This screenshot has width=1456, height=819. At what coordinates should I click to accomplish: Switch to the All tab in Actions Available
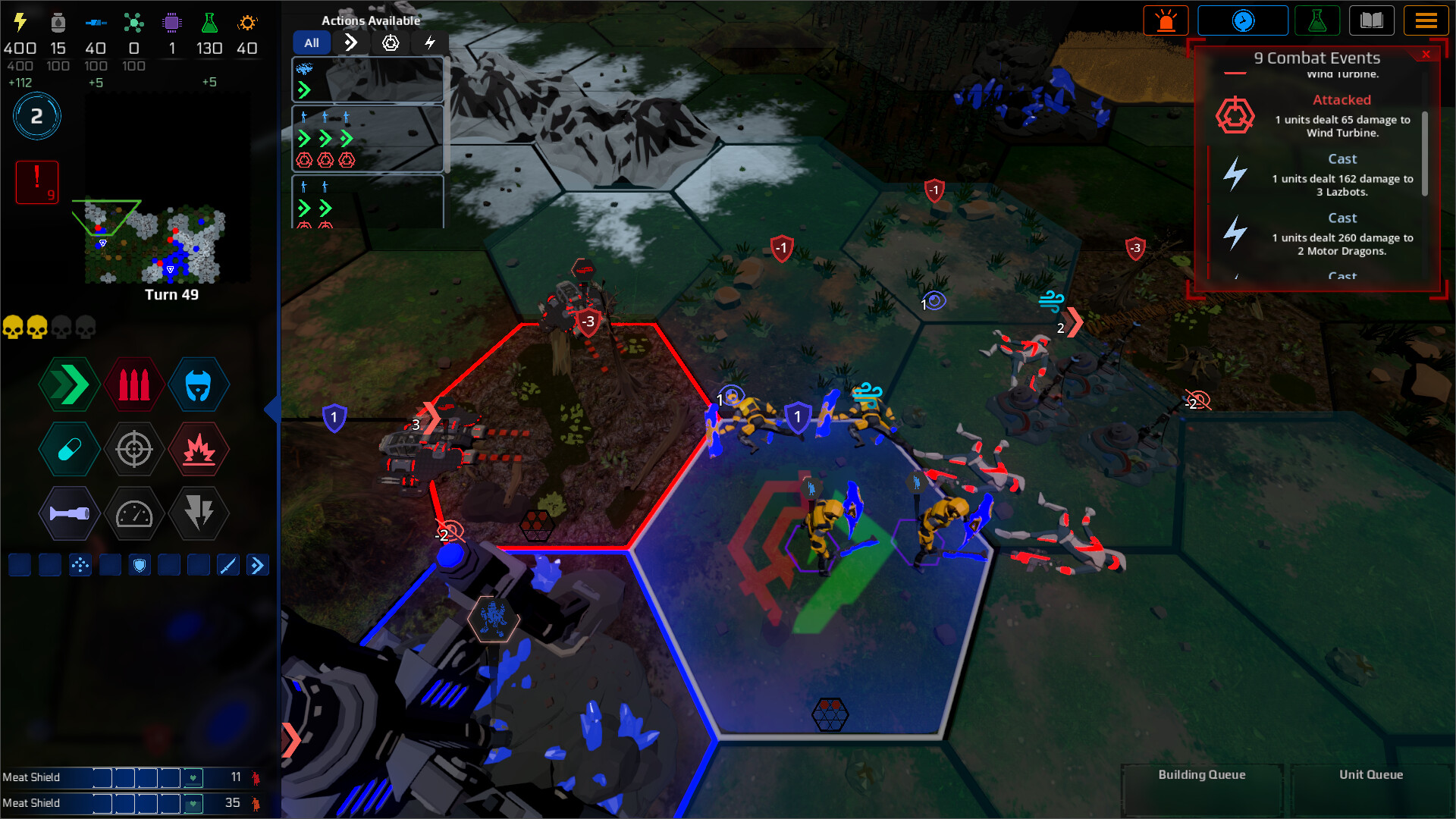tap(311, 42)
